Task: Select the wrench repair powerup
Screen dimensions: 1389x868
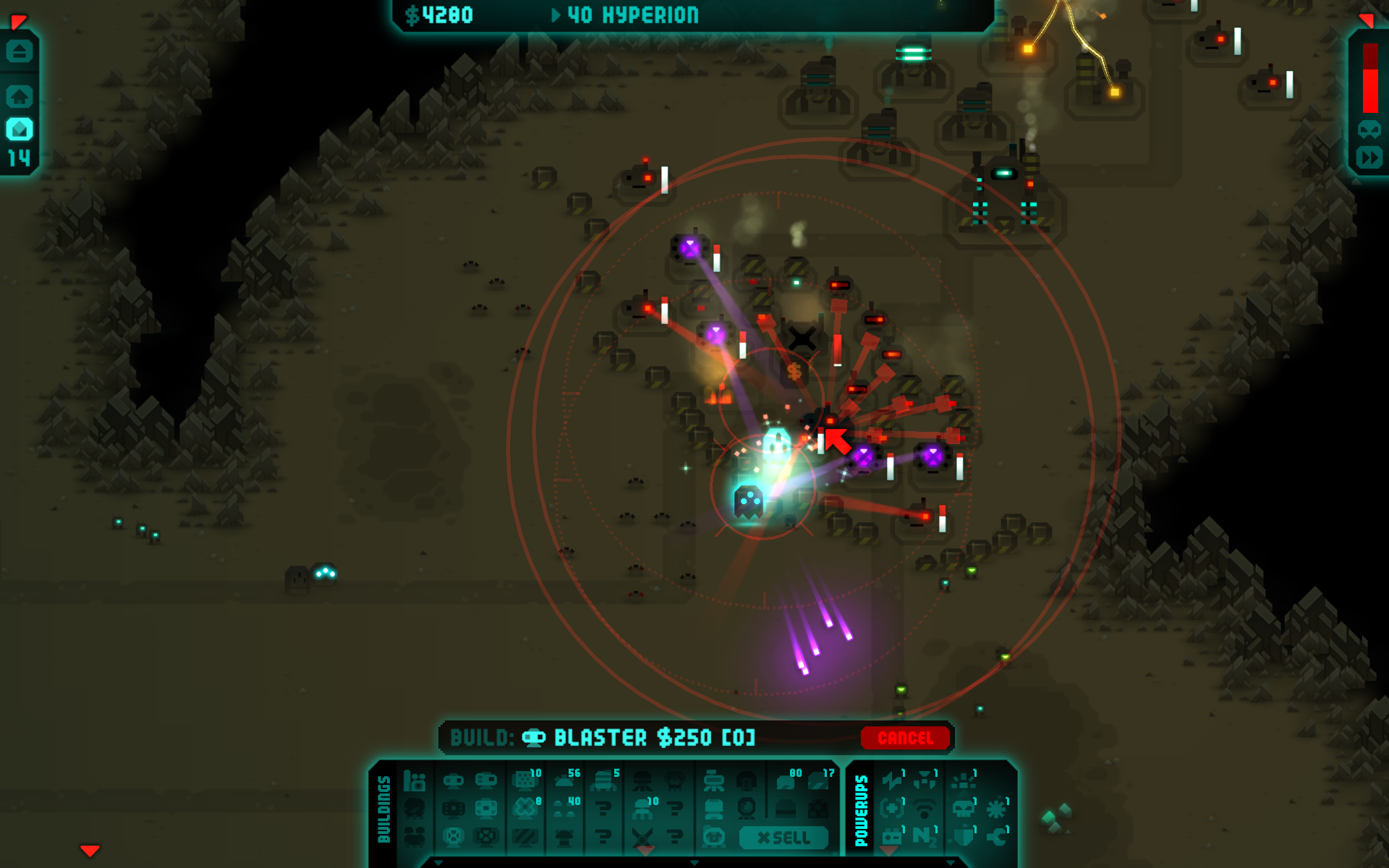Action: (998, 836)
